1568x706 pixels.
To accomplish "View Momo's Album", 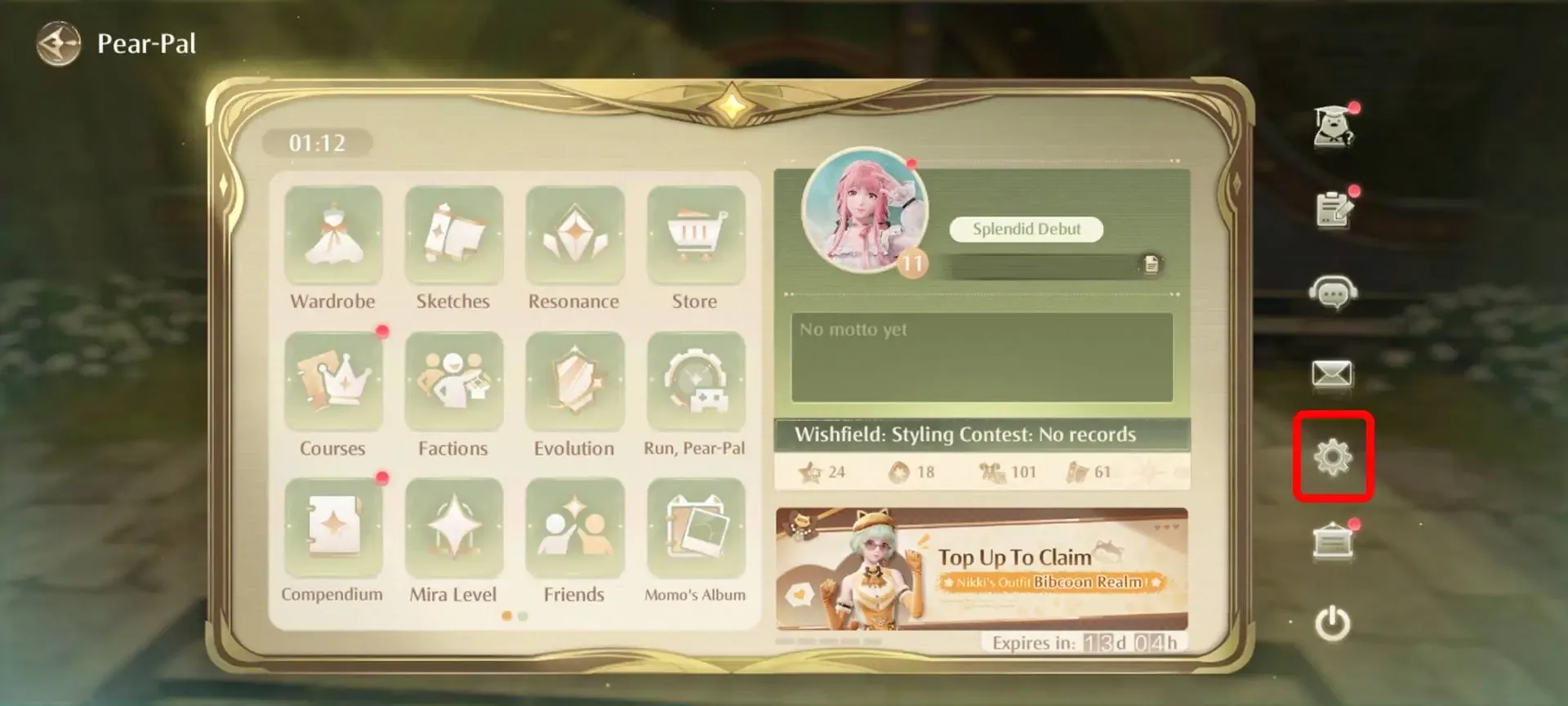I will click(x=695, y=528).
